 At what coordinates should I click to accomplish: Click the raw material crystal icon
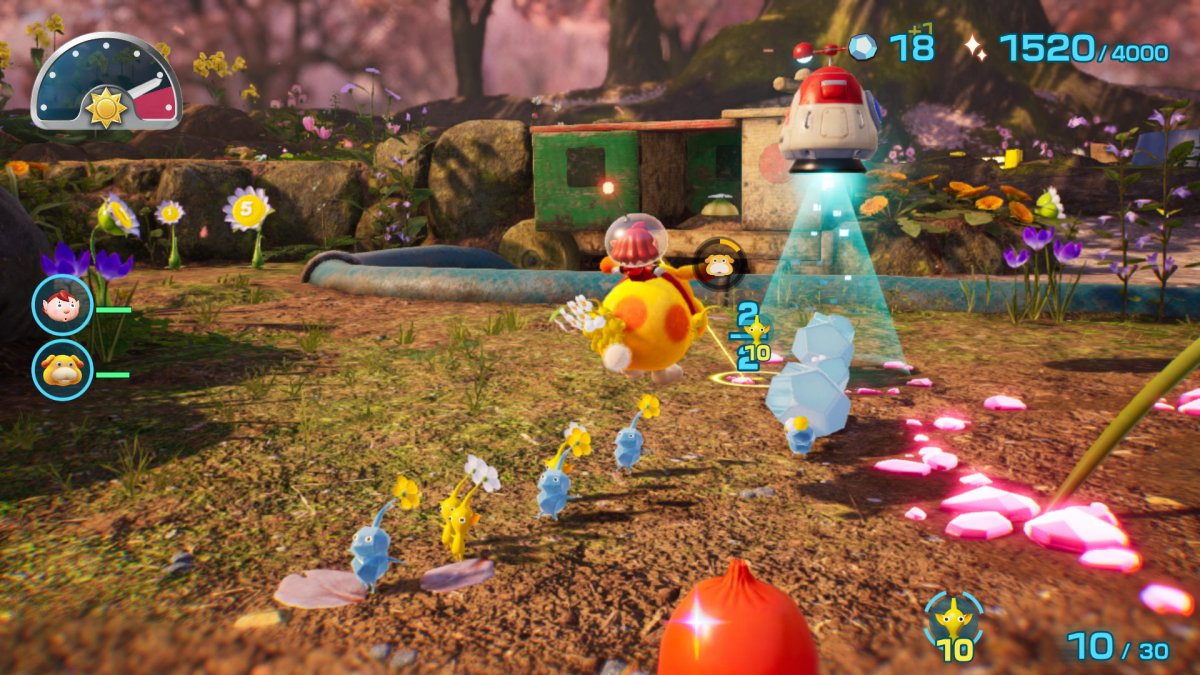coord(861,47)
